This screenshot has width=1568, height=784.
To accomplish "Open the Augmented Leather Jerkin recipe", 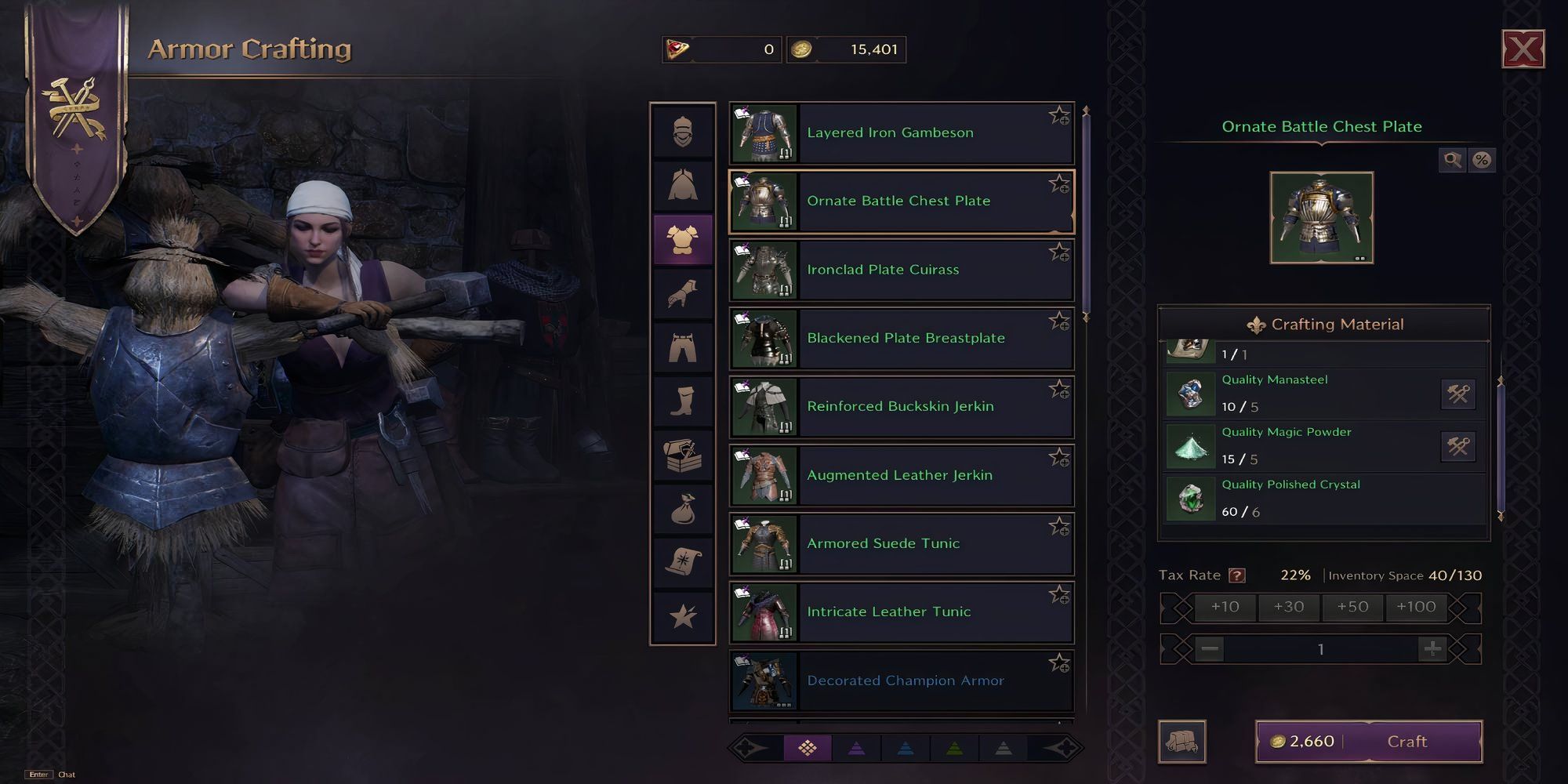I will click(900, 476).
